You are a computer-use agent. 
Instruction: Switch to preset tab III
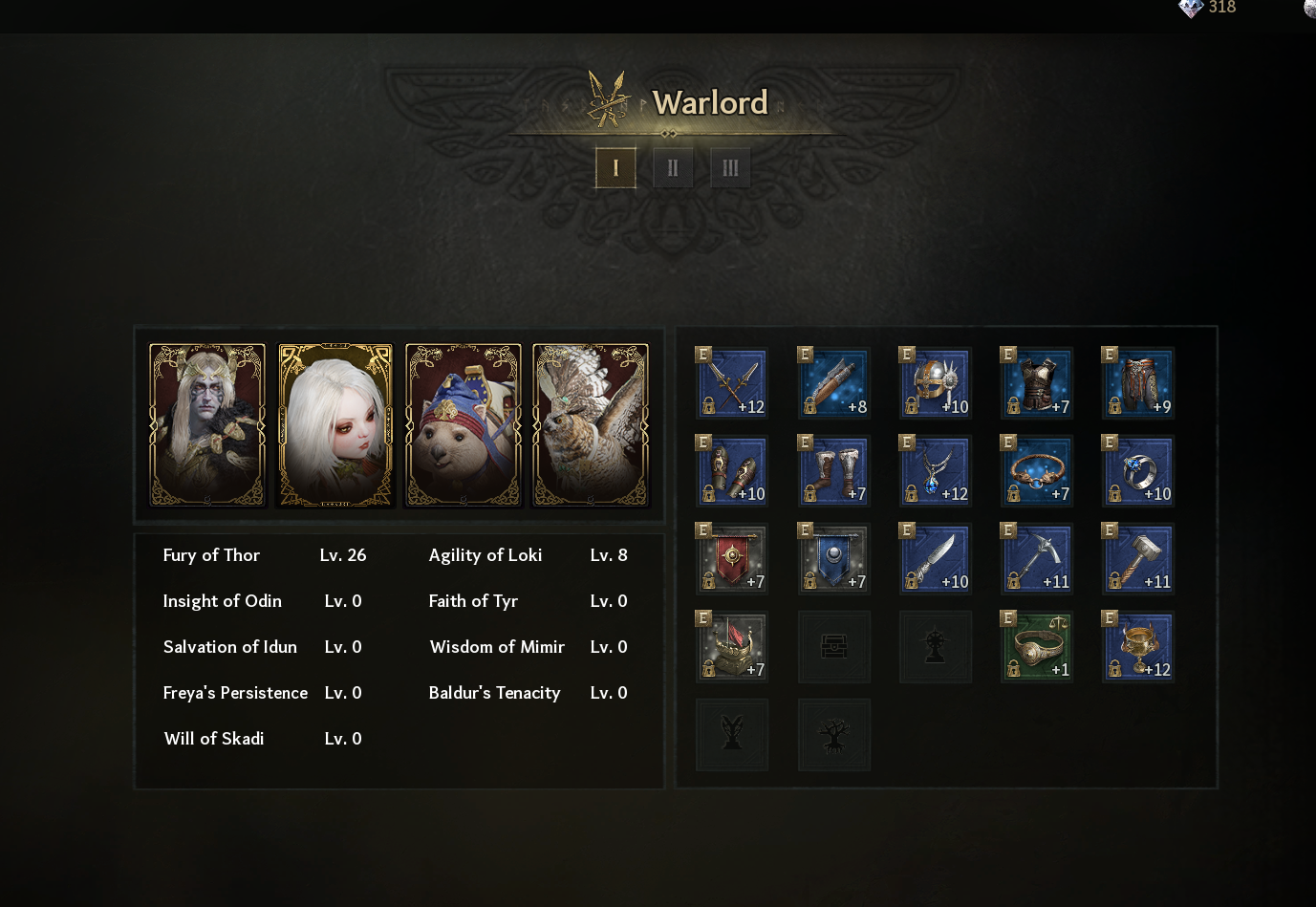click(730, 168)
